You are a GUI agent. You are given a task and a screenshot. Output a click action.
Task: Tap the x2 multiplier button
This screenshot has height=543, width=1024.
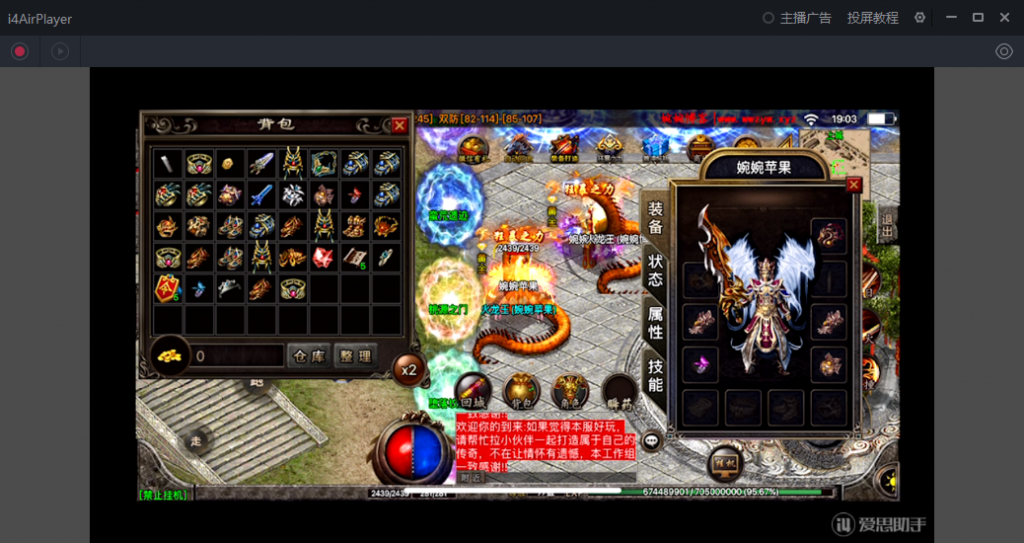[x=407, y=367]
